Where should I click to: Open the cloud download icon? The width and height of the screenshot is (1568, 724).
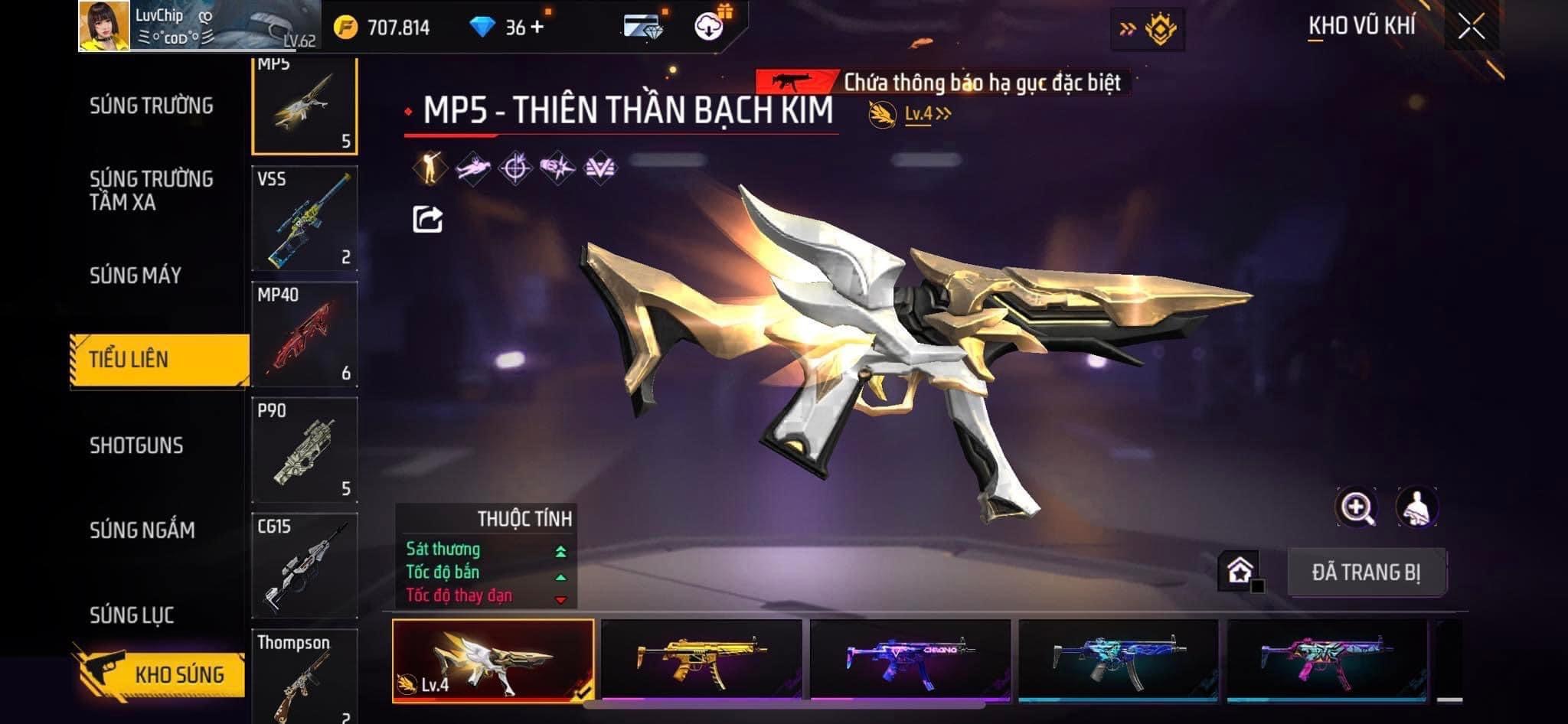[x=709, y=28]
